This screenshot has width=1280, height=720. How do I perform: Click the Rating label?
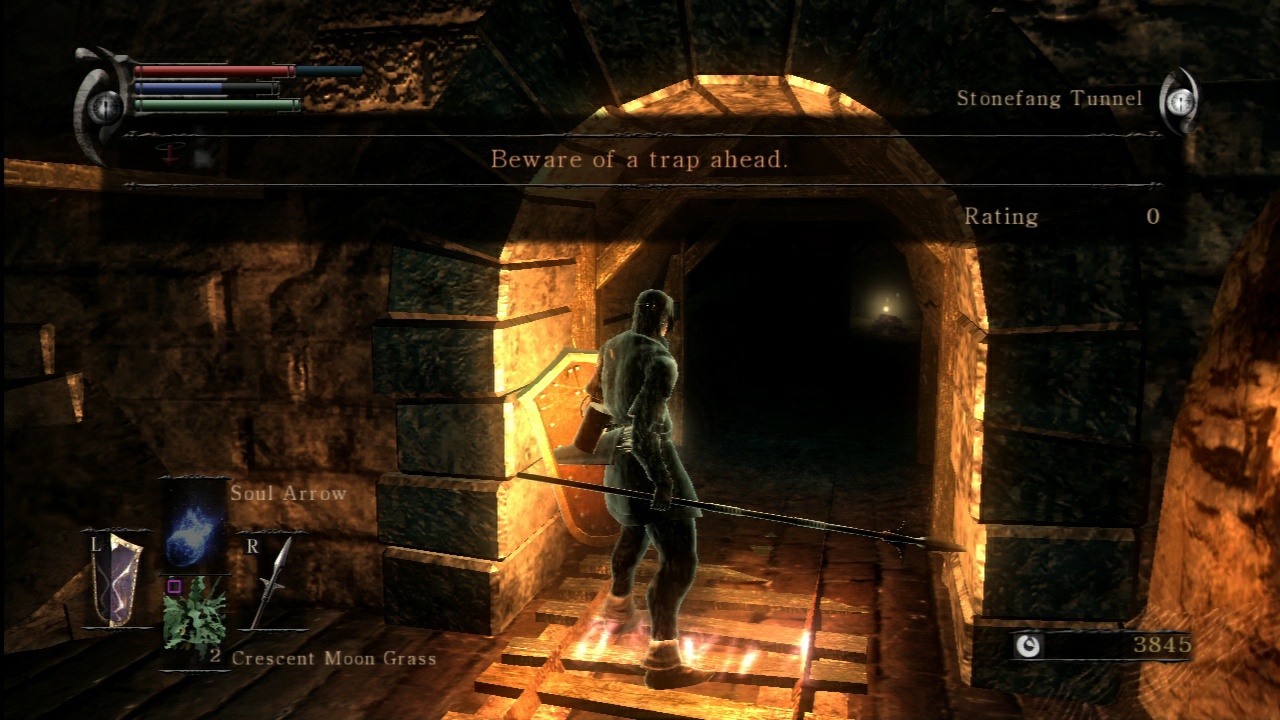pyautogui.click(x=1002, y=216)
